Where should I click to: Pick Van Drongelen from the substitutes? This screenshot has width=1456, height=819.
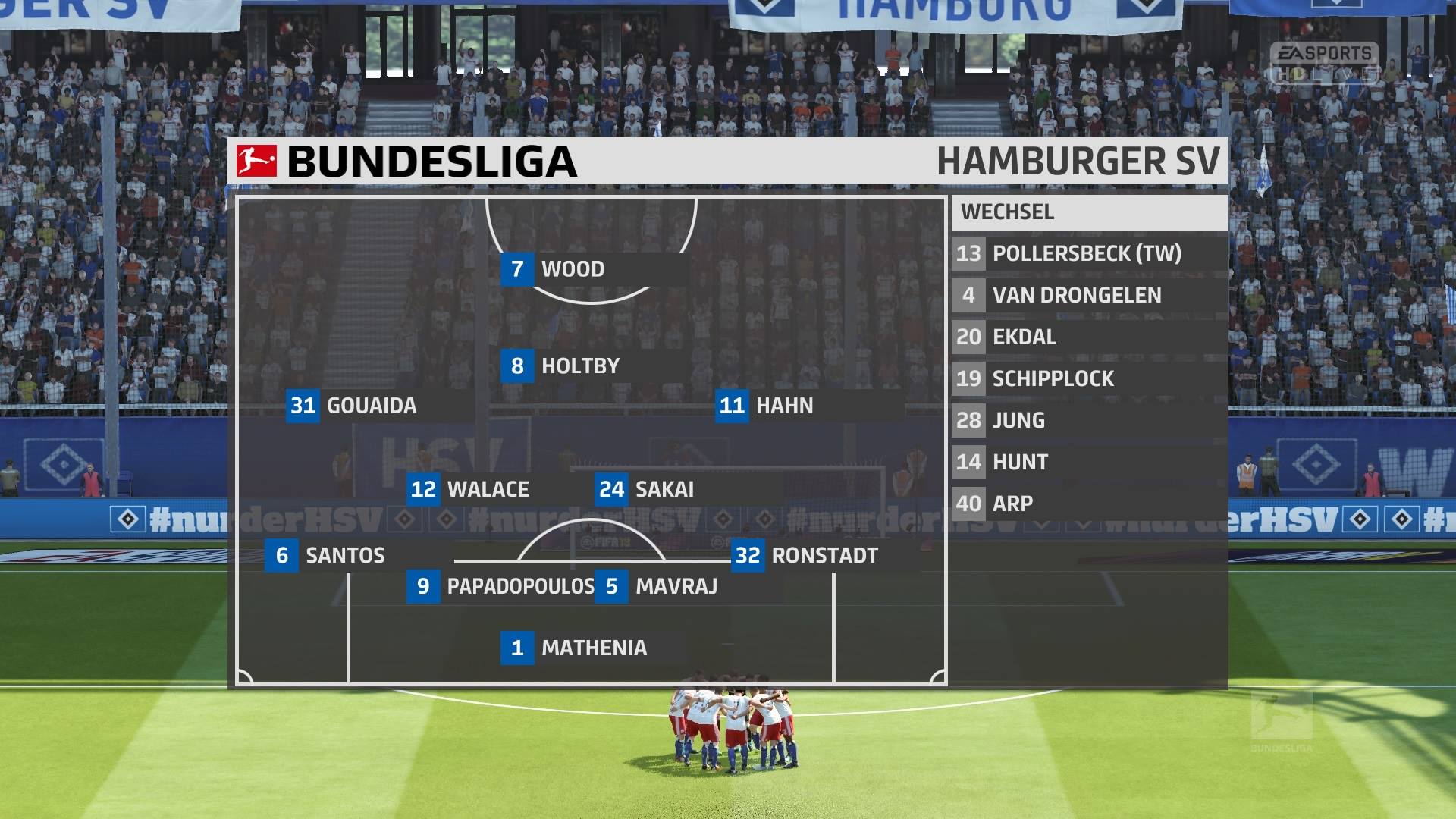[x=1076, y=295]
